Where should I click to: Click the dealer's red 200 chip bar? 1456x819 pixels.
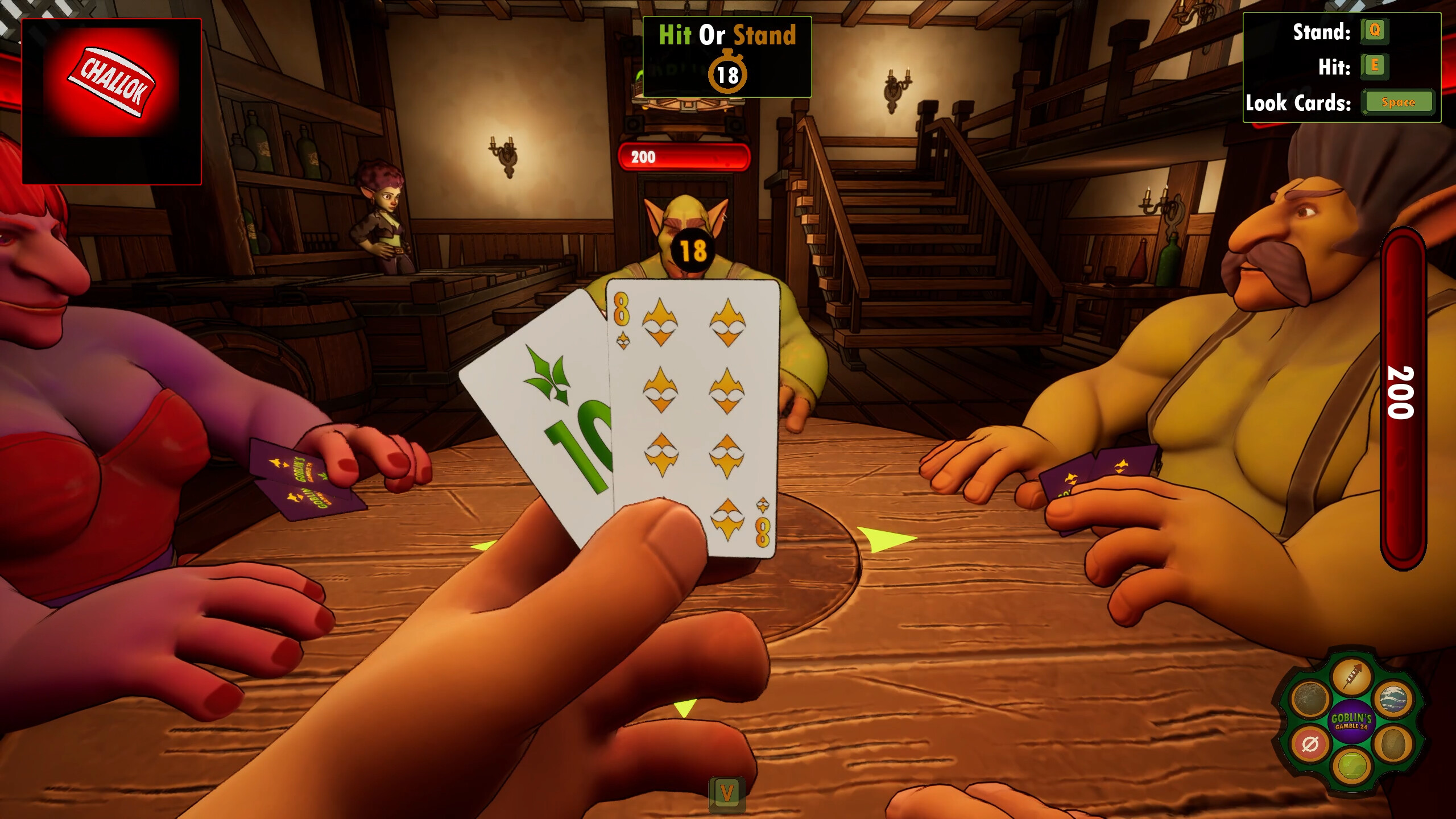click(682, 158)
